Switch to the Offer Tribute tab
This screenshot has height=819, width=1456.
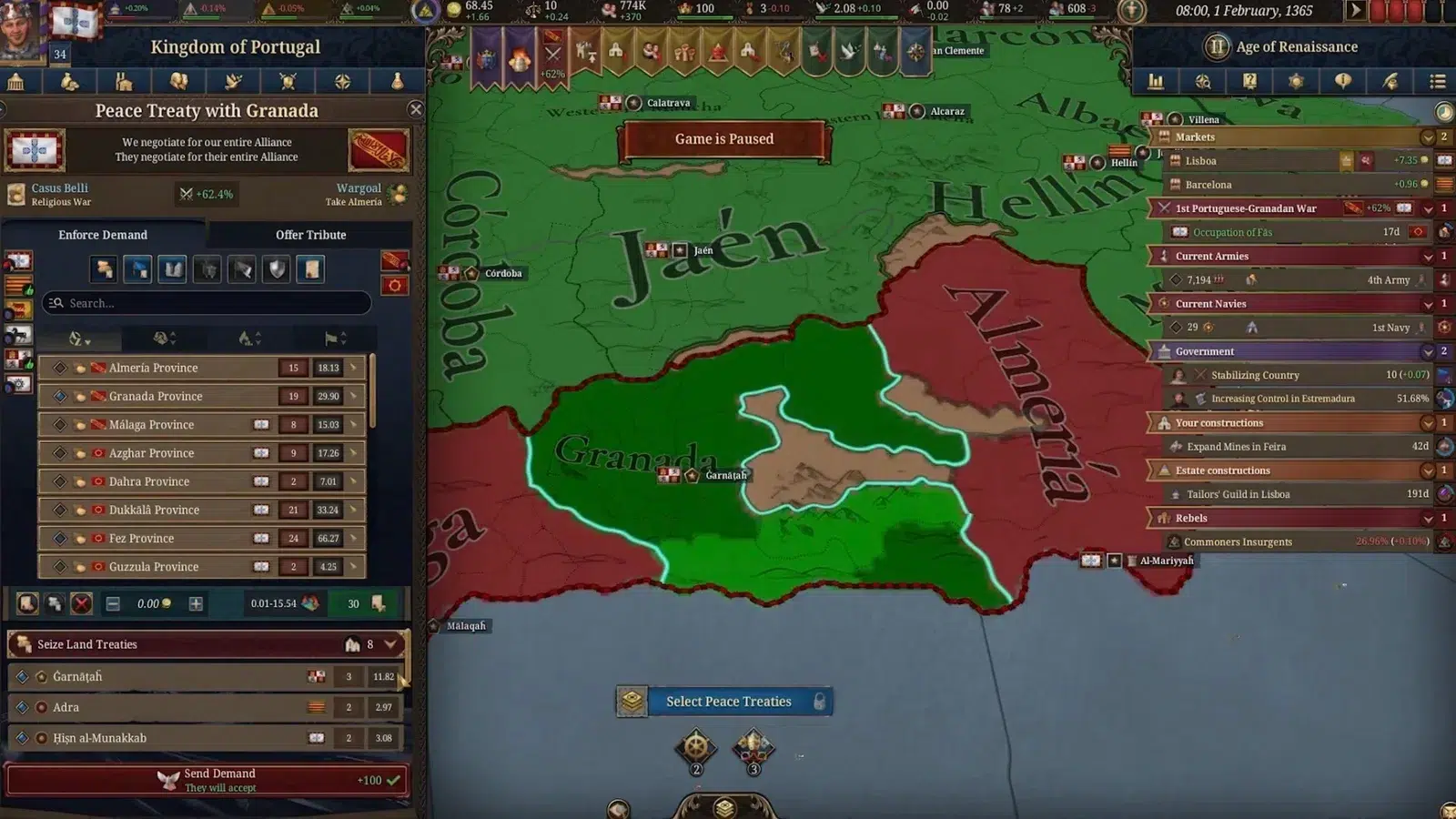click(x=309, y=235)
